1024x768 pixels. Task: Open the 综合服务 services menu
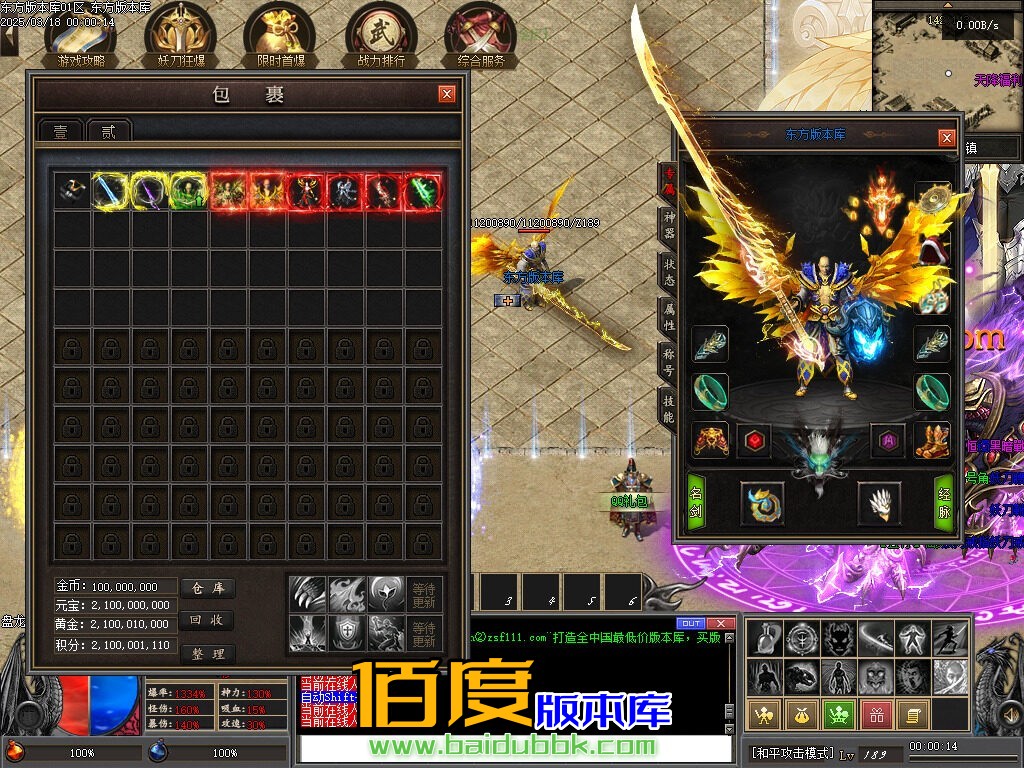coord(481,35)
